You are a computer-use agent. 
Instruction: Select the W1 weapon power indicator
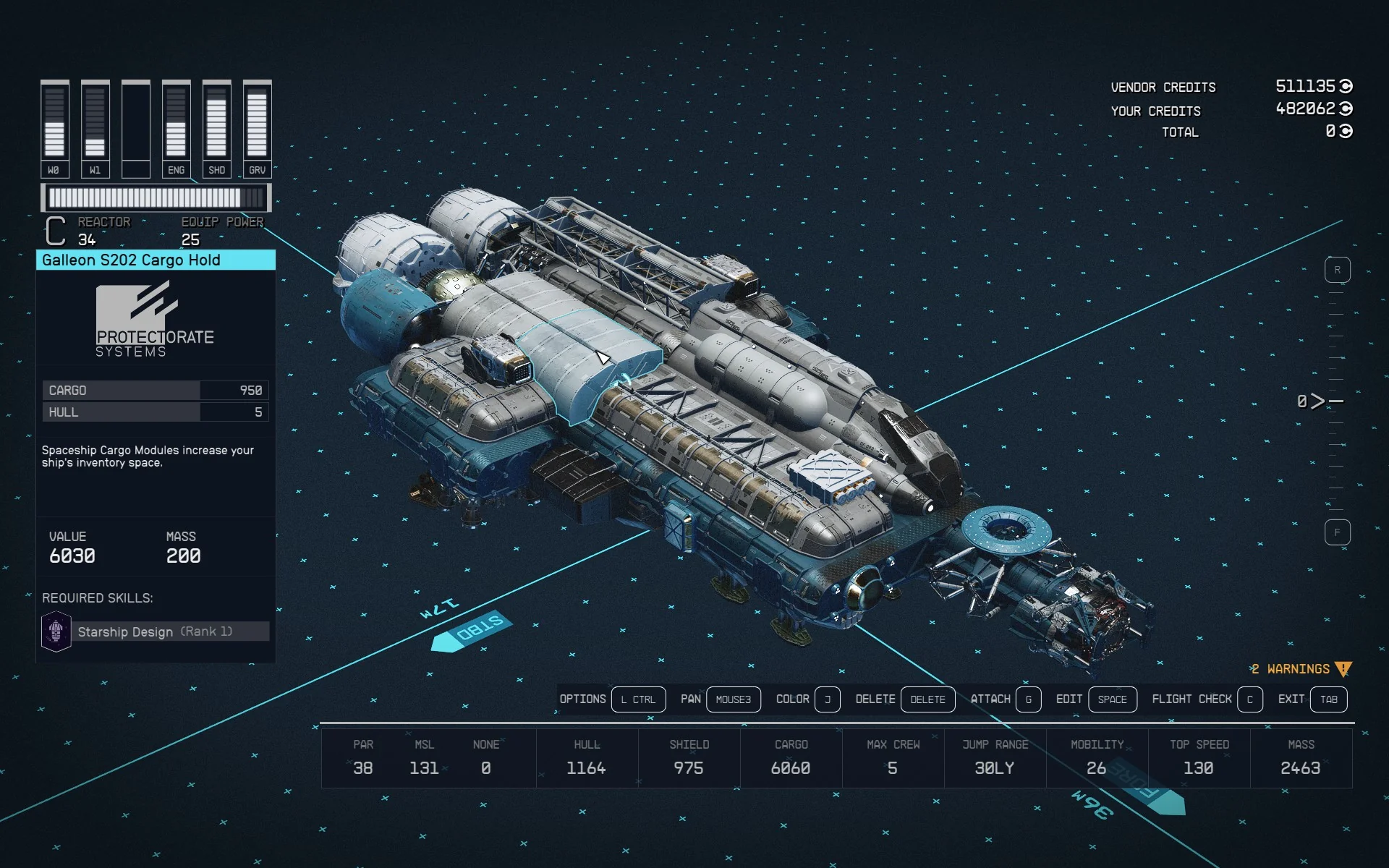point(95,127)
